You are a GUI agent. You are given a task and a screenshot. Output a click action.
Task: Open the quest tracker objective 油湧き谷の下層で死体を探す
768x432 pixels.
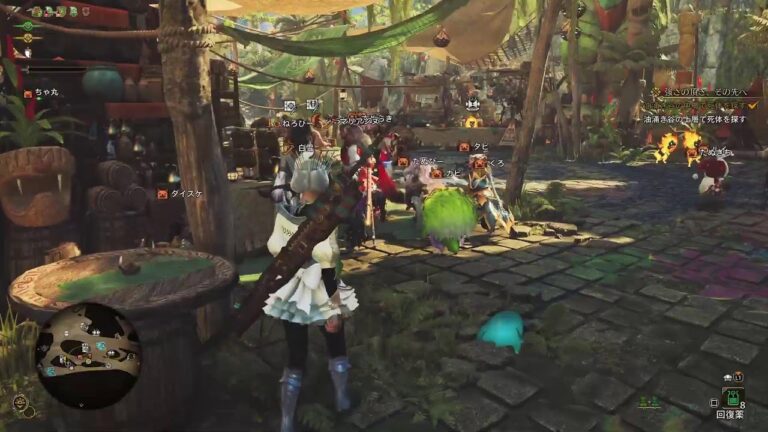pyautogui.click(x=695, y=118)
